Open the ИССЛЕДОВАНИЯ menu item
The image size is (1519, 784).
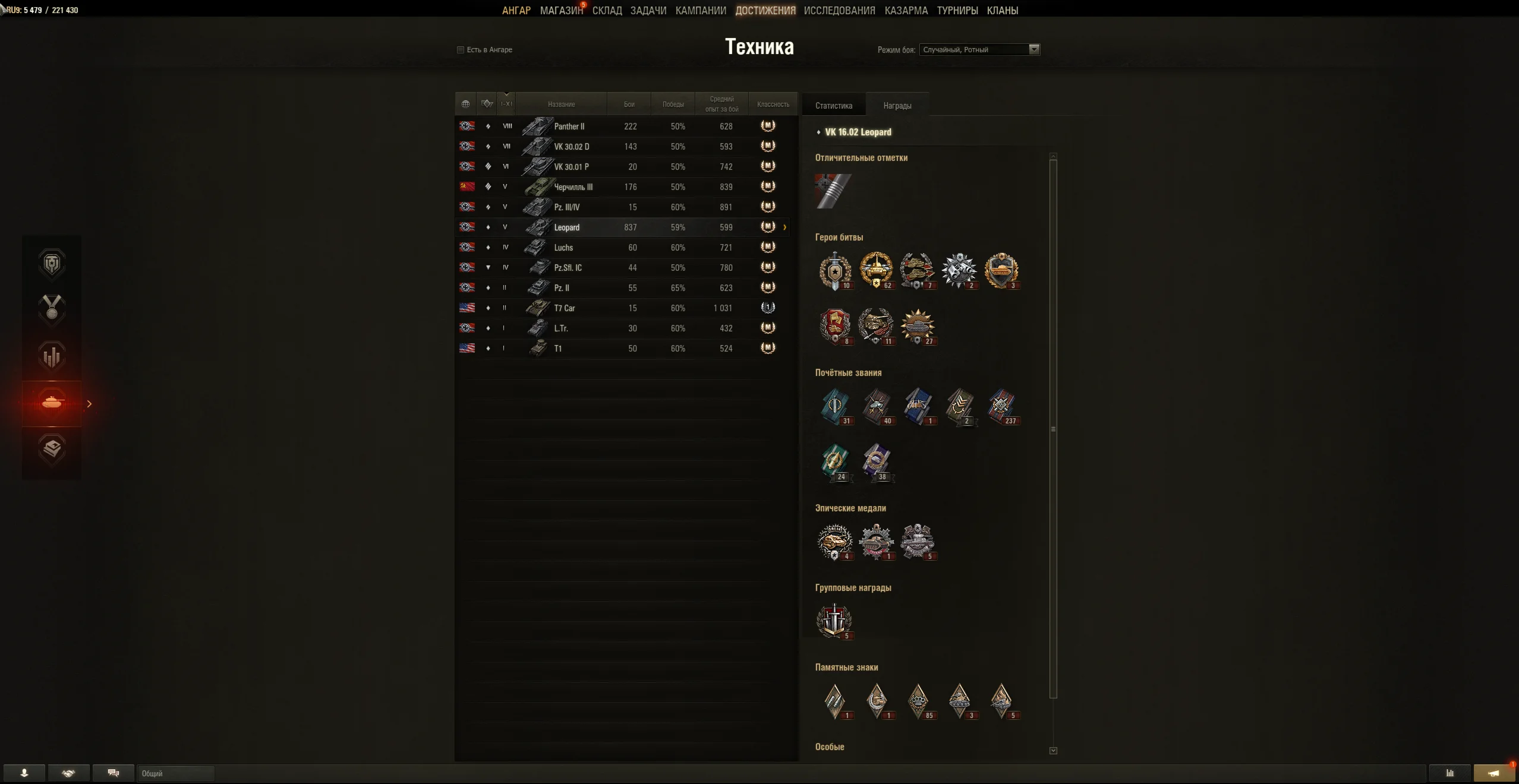point(838,10)
